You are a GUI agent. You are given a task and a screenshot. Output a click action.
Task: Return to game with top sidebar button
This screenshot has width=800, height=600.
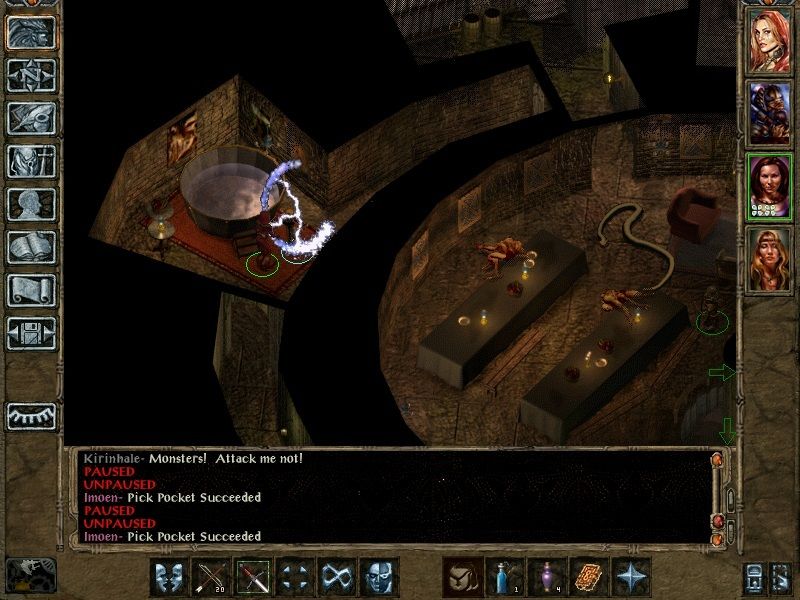tap(31, 32)
